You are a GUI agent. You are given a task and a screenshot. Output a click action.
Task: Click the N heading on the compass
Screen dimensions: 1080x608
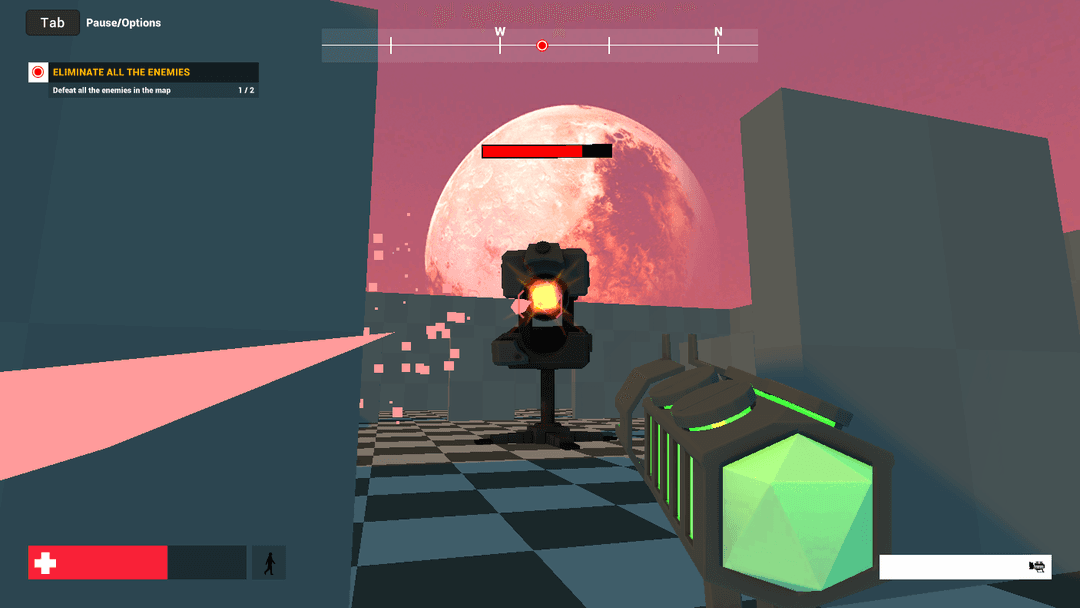(718, 32)
